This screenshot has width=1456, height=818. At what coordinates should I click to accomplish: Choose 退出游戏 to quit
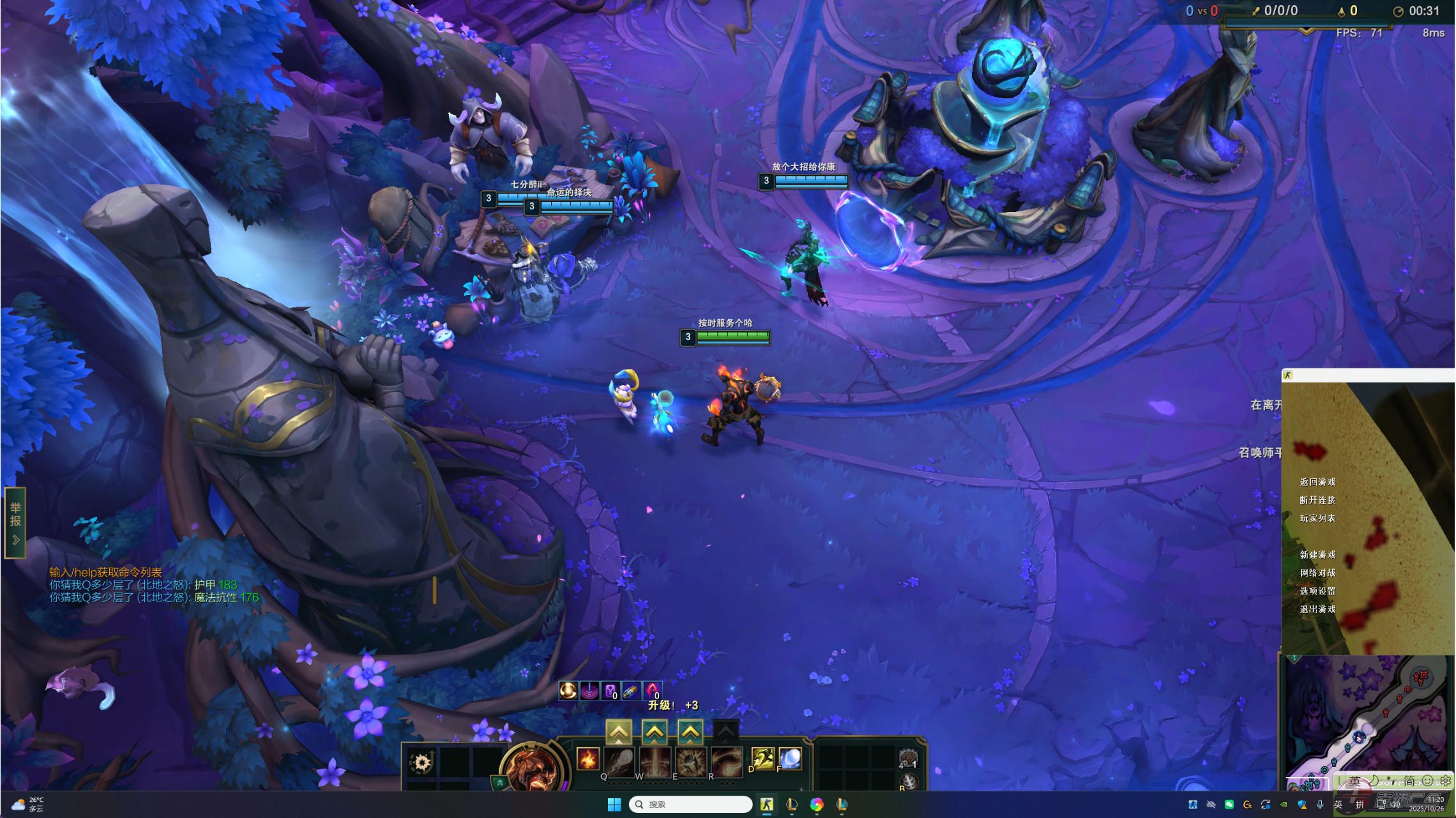coord(1317,609)
